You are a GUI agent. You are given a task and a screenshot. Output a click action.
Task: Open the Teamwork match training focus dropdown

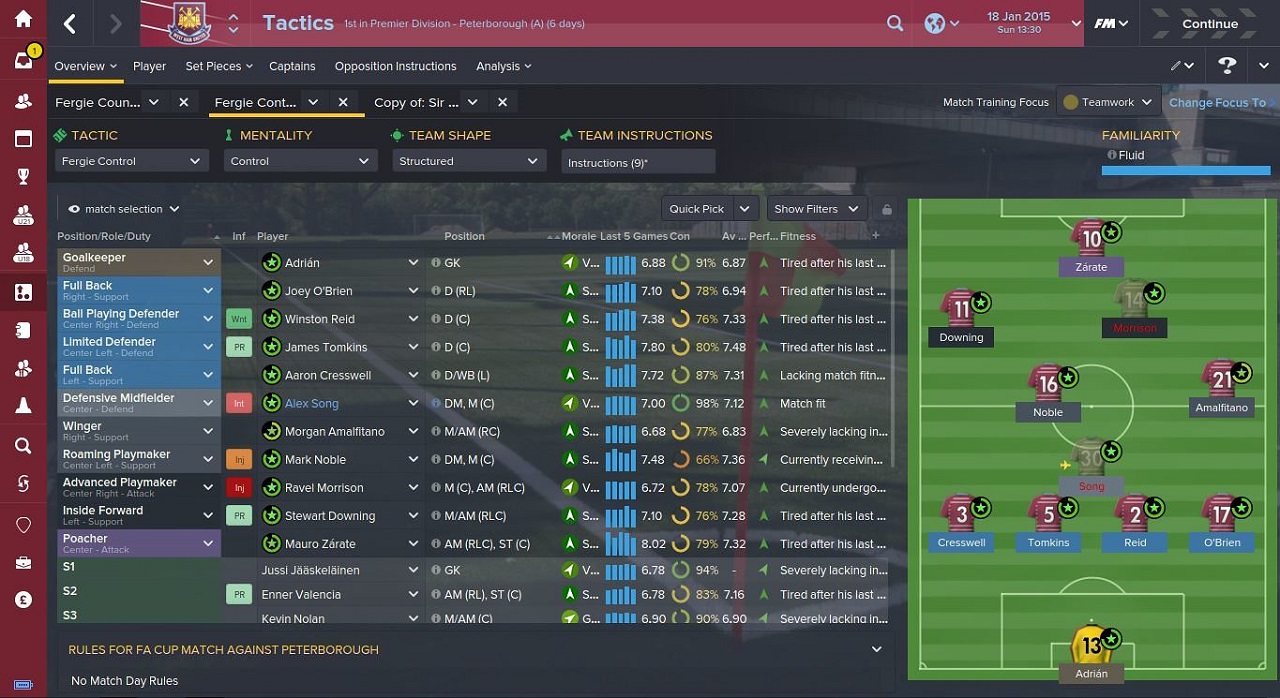tap(1109, 102)
